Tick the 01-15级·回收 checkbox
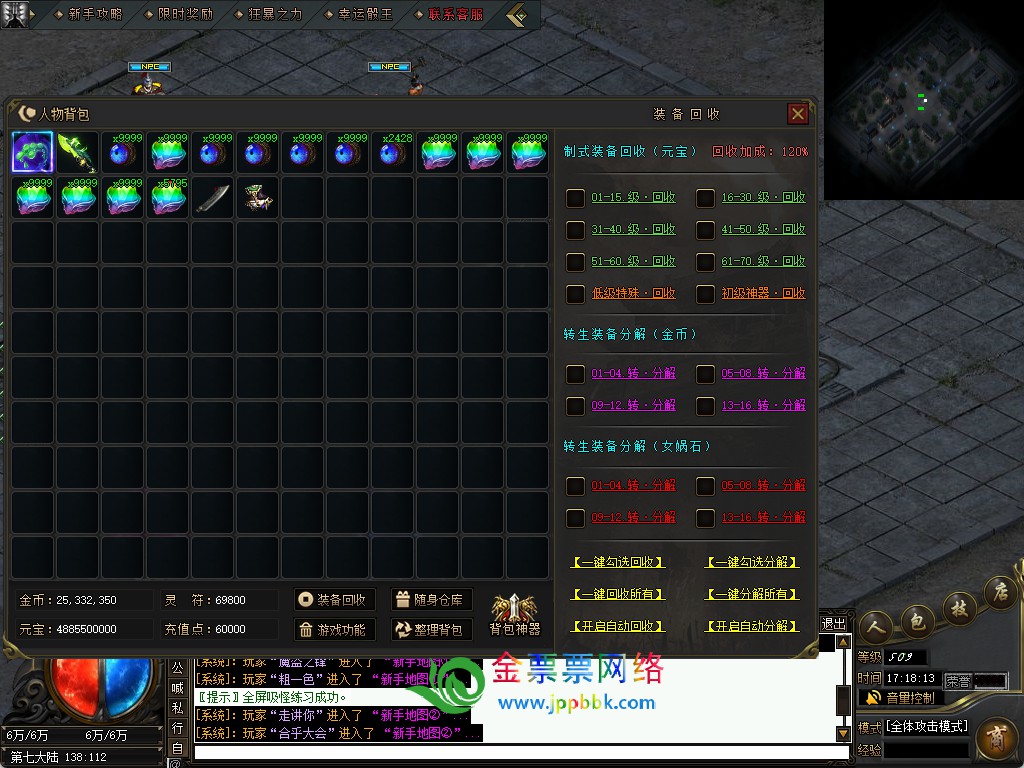 pyautogui.click(x=576, y=198)
